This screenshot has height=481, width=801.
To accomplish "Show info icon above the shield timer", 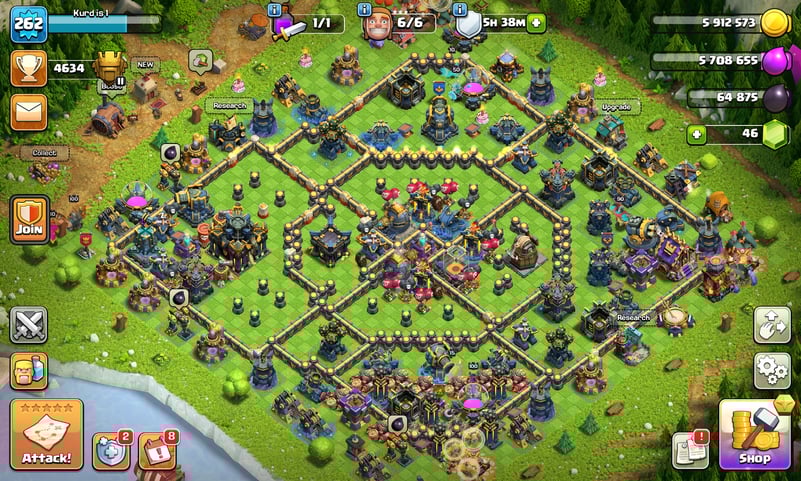I will point(458,10).
